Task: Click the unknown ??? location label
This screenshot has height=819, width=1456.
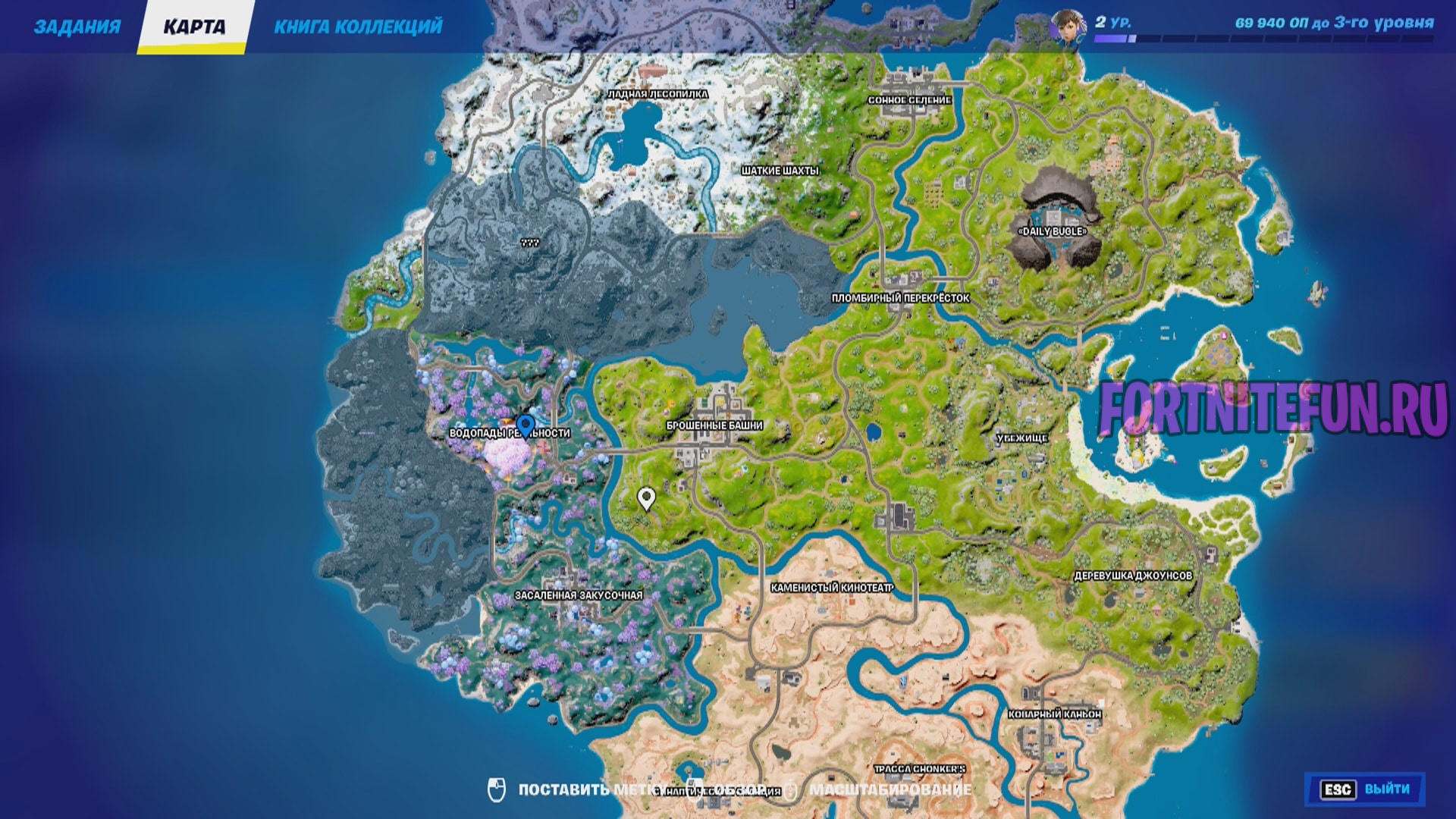Action: pyautogui.click(x=529, y=243)
